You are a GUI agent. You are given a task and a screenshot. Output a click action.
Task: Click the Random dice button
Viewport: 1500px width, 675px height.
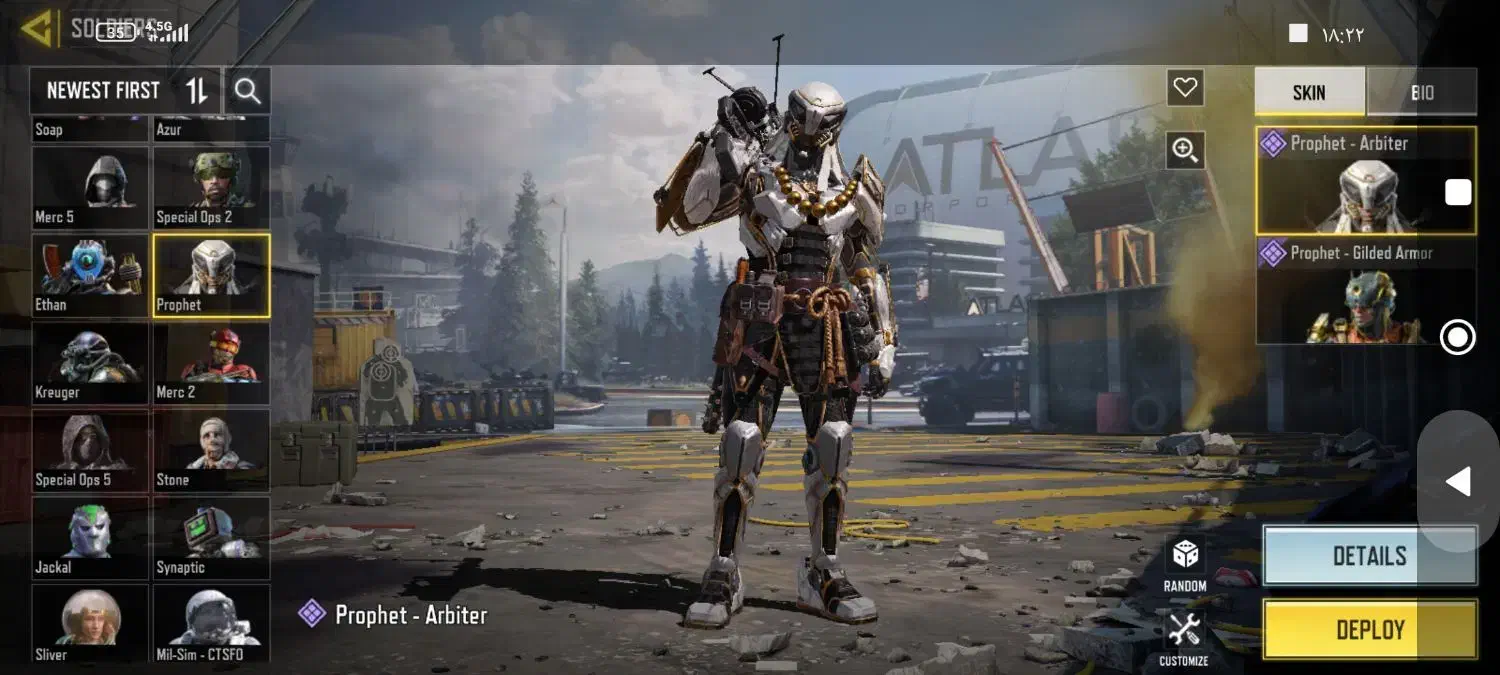click(x=1185, y=563)
